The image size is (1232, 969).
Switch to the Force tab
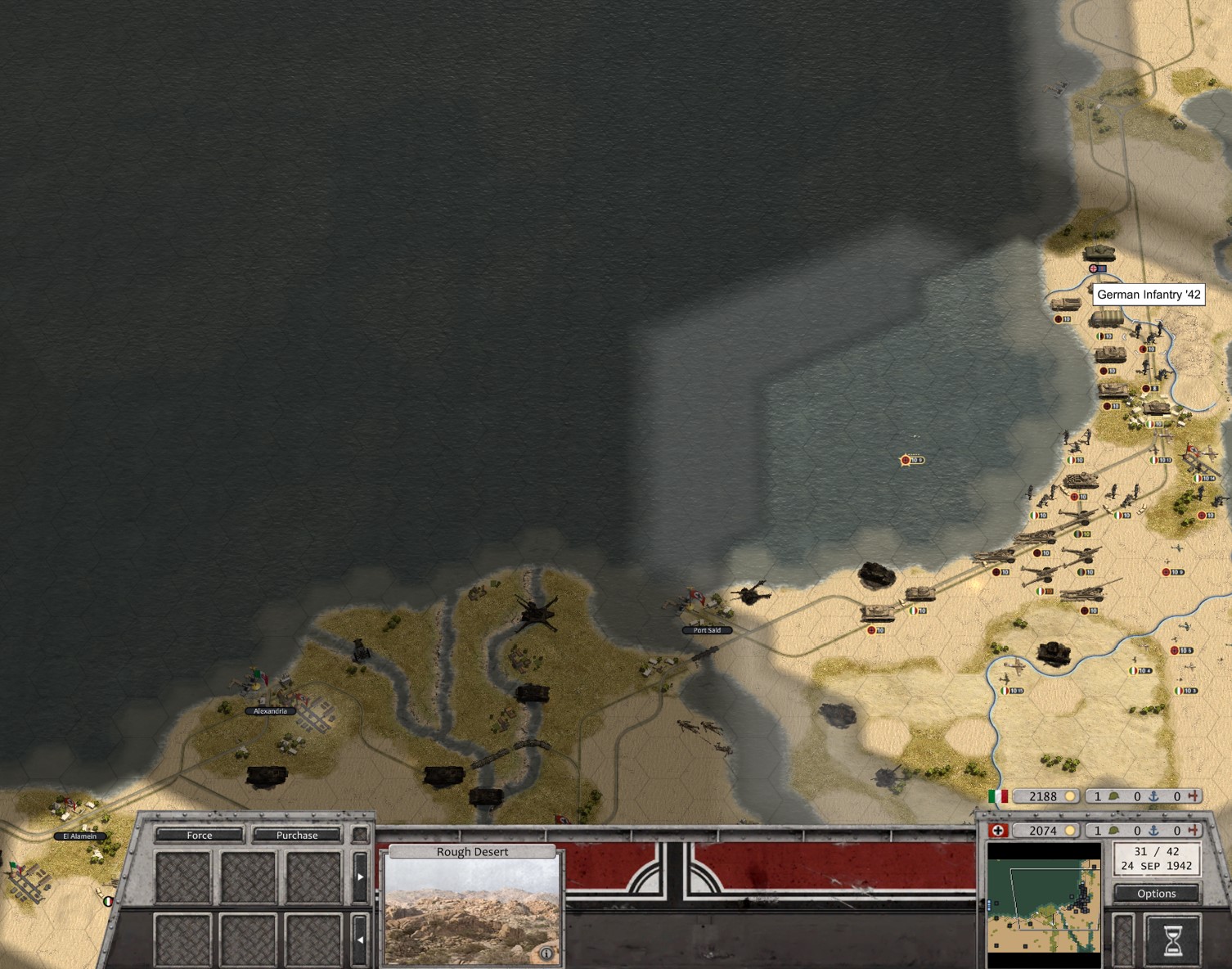[199, 836]
